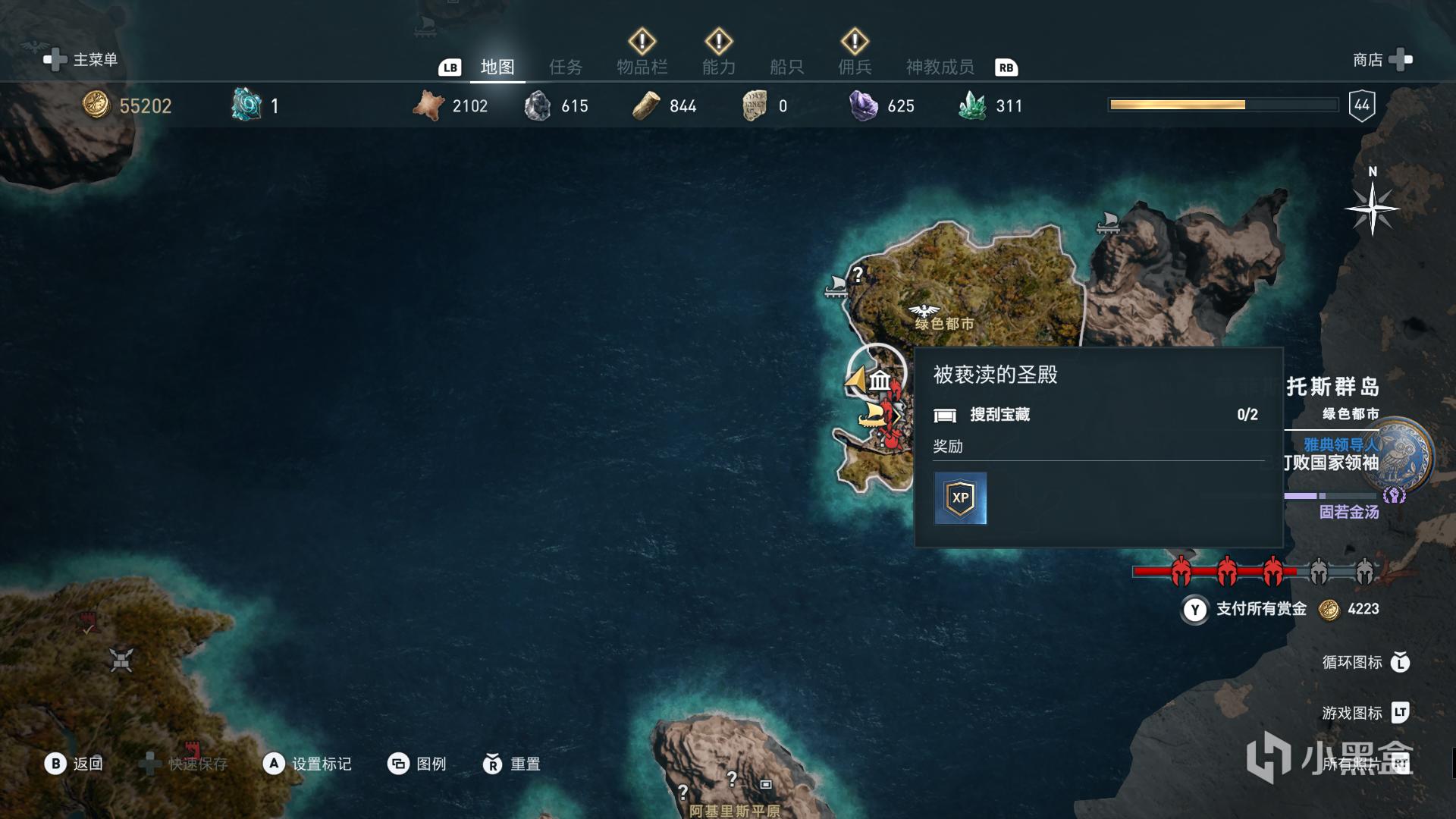1456x819 pixels.
Task: Open the 商店 store
Action: pyautogui.click(x=1382, y=60)
